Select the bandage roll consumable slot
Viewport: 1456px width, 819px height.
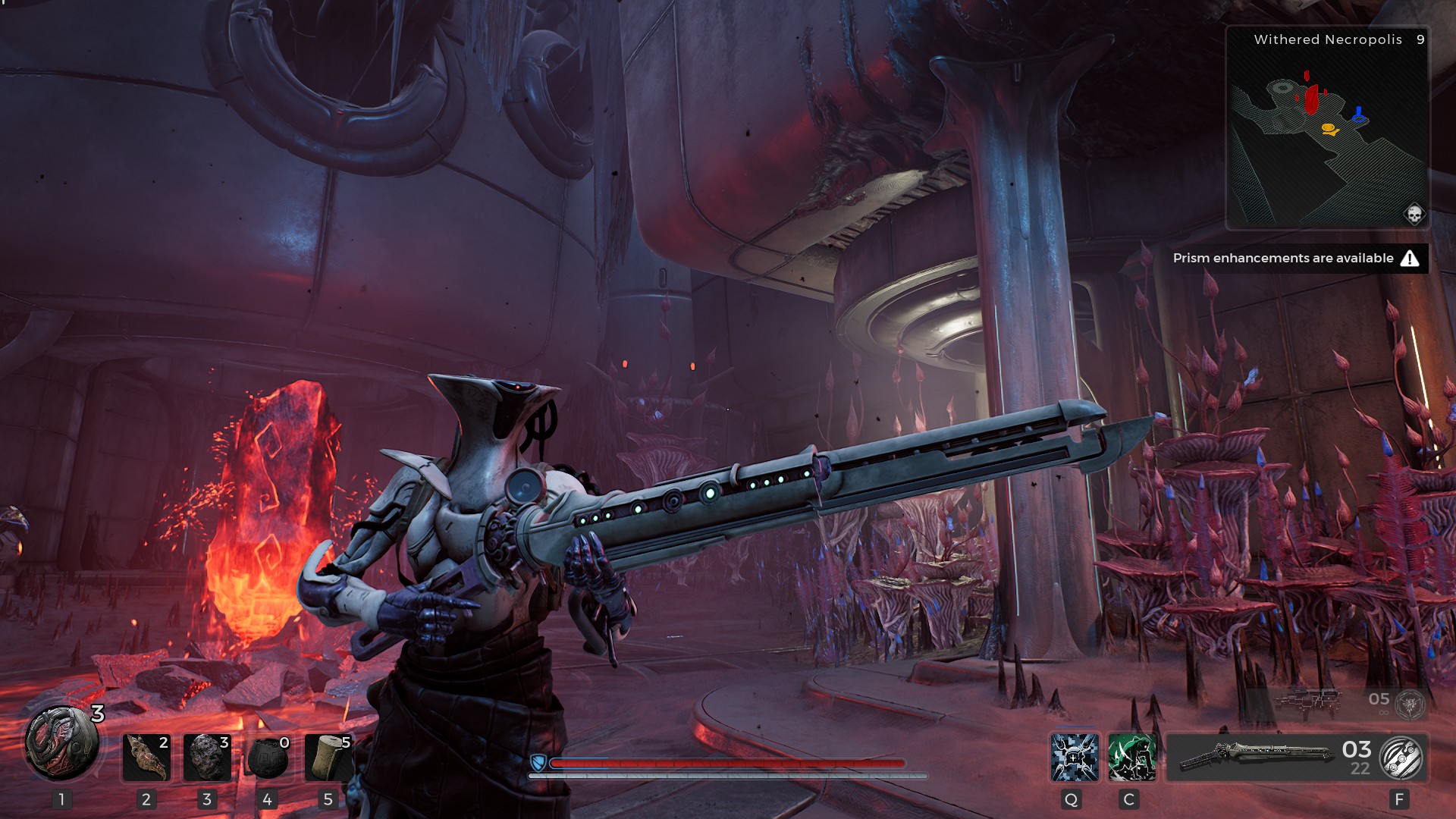click(x=328, y=757)
